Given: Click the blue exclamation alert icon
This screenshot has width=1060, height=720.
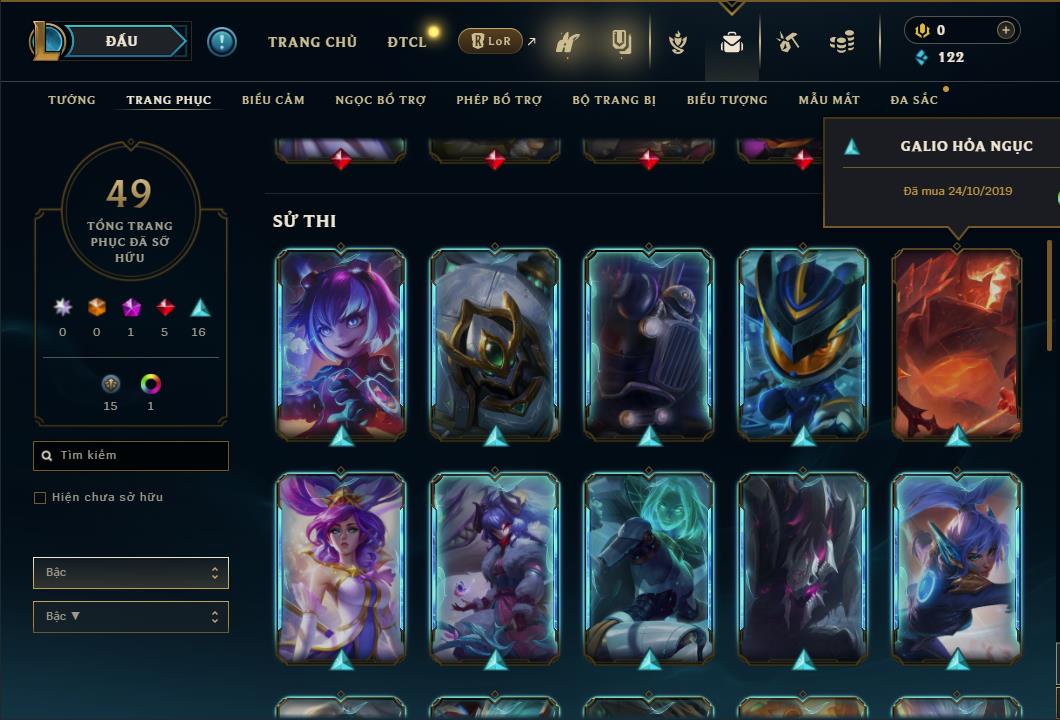Looking at the screenshot, I should (222, 42).
